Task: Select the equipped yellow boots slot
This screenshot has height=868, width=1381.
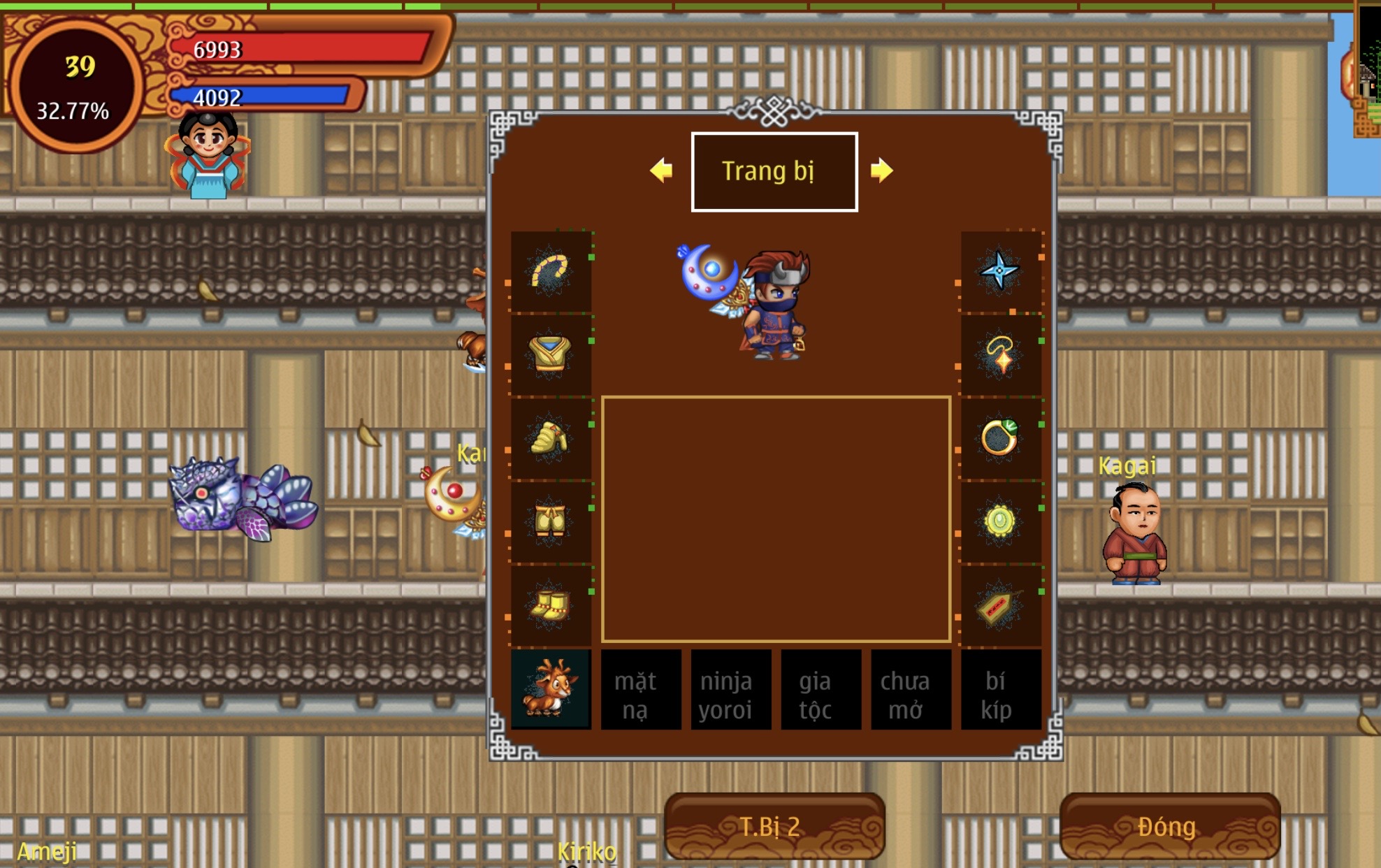Action: [551, 605]
